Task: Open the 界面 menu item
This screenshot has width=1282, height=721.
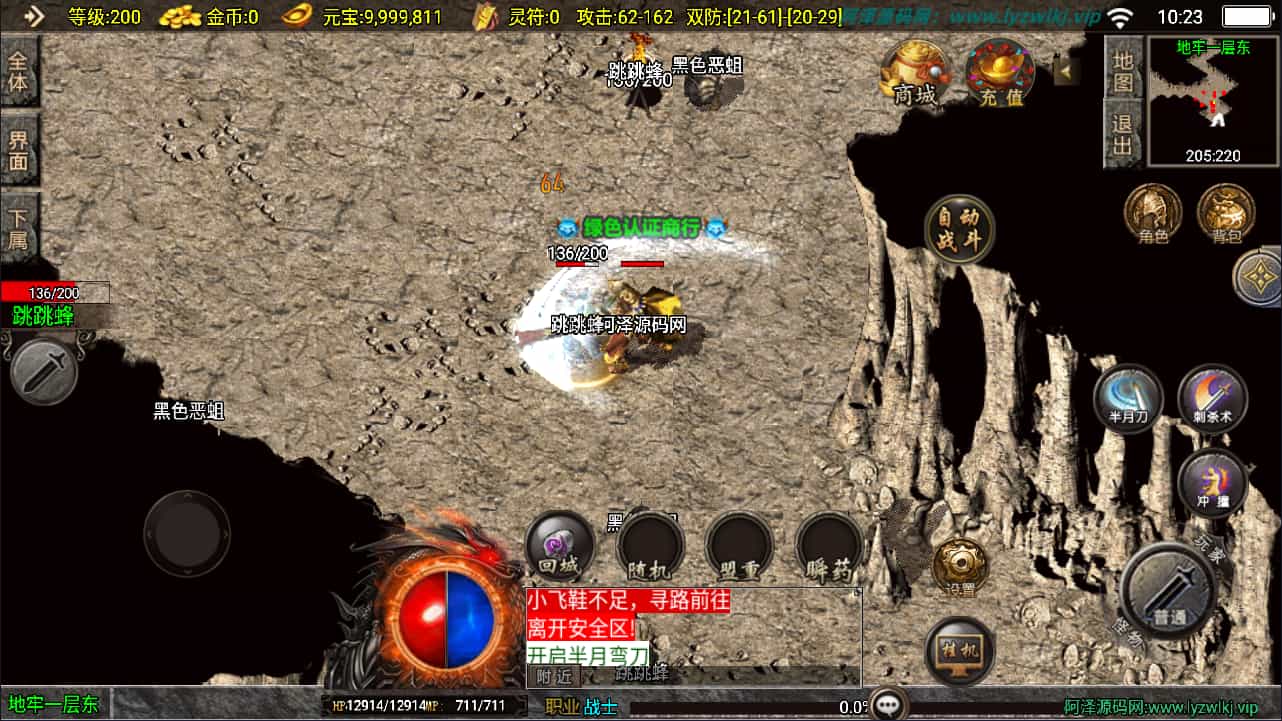Action: click(20, 145)
